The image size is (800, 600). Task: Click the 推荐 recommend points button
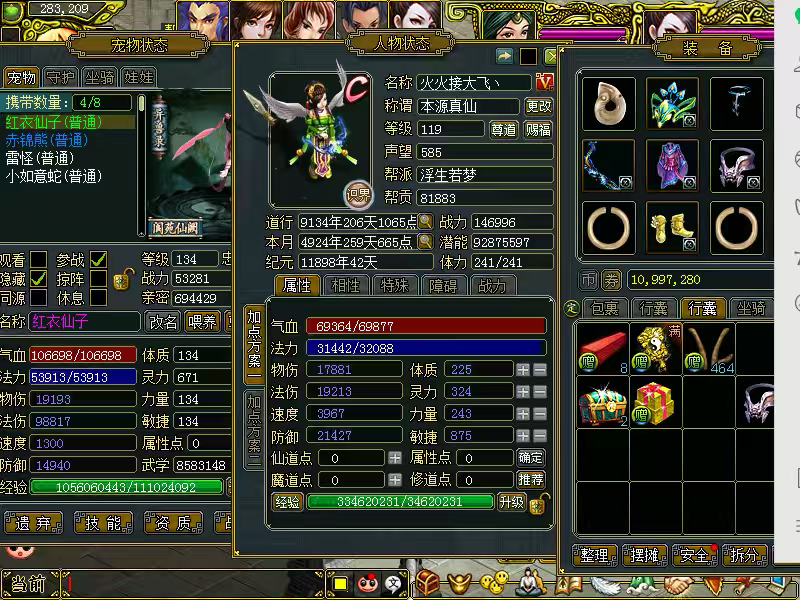[x=531, y=480]
